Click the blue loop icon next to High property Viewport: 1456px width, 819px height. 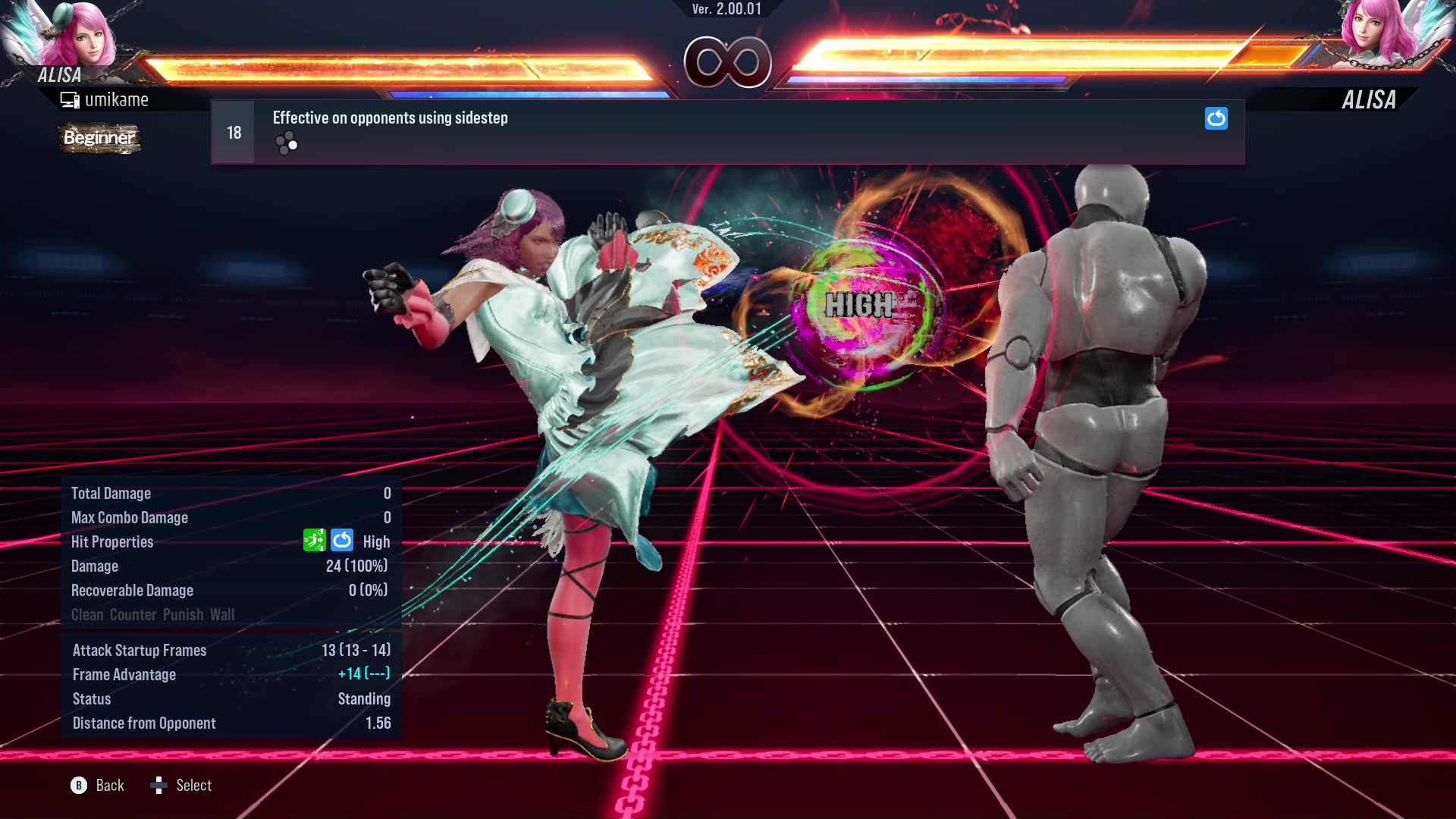[x=342, y=541]
